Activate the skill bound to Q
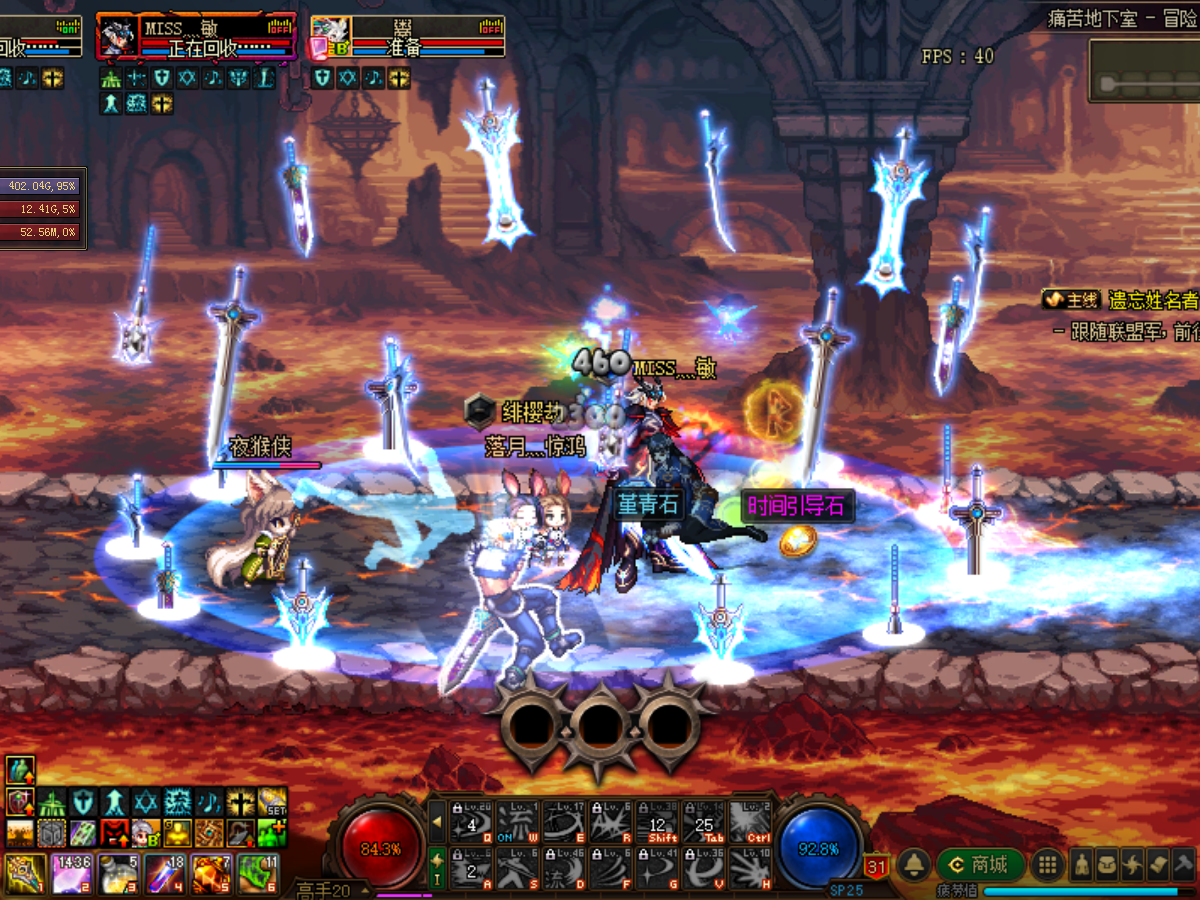1200x900 pixels. (x=472, y=822)
